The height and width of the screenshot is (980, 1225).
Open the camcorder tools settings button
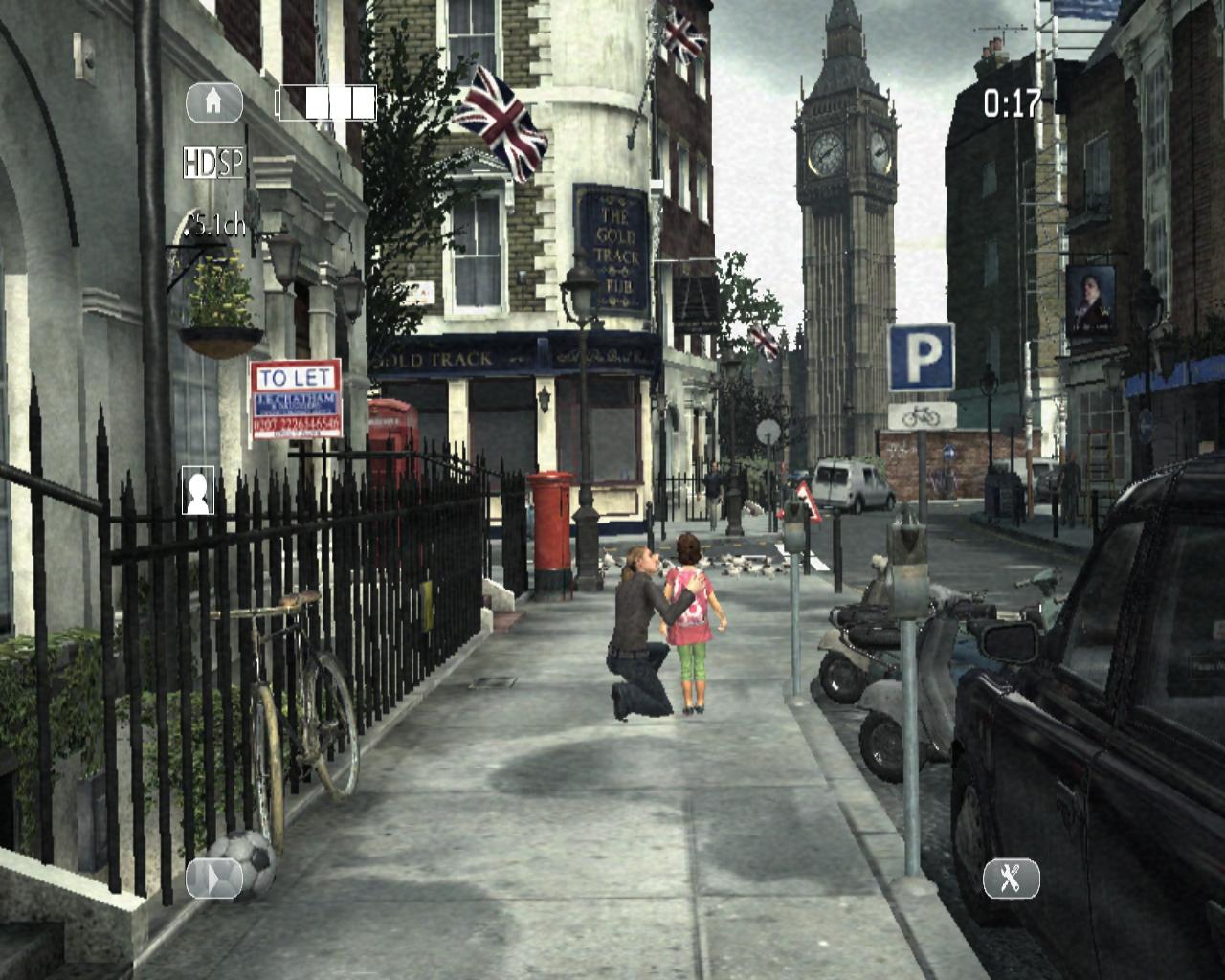click(1011, 878)
